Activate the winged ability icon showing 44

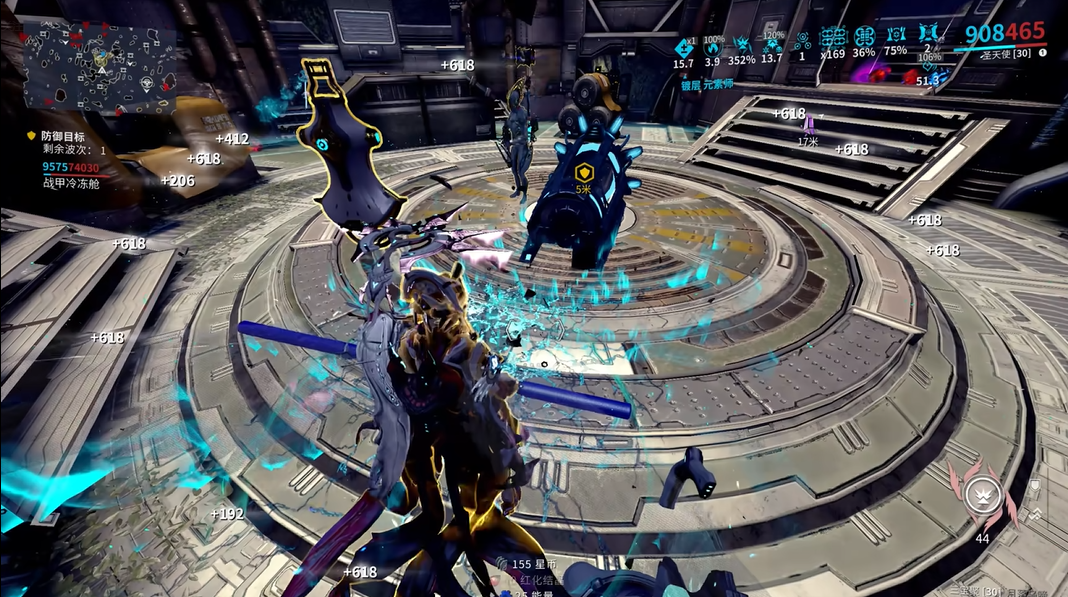point(982,493)
